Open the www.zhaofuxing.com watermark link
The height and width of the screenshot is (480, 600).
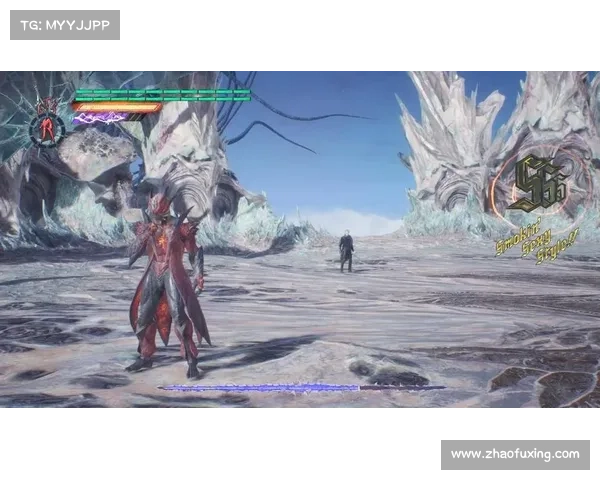[515, 455]
